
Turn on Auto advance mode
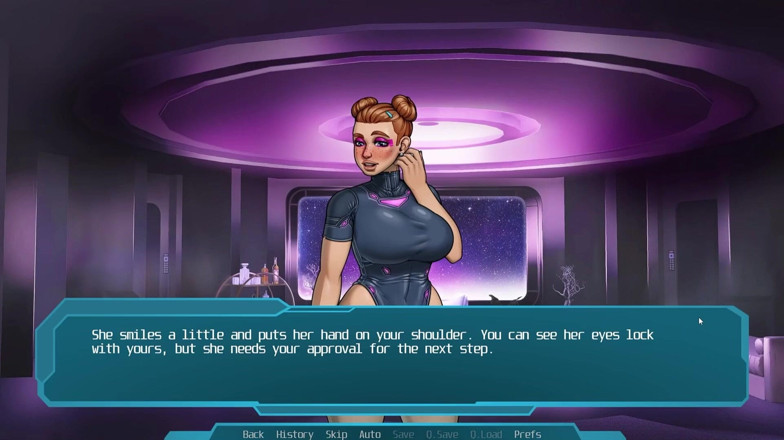coord(370,434)
